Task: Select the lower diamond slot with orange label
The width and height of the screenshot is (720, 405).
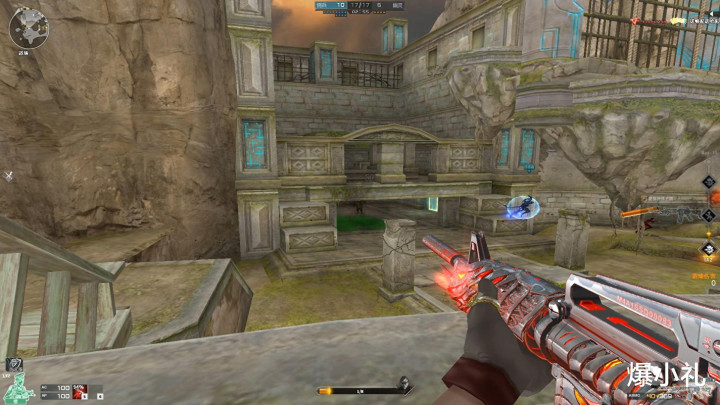Action: pyautogui.click(x=709, y=249)
